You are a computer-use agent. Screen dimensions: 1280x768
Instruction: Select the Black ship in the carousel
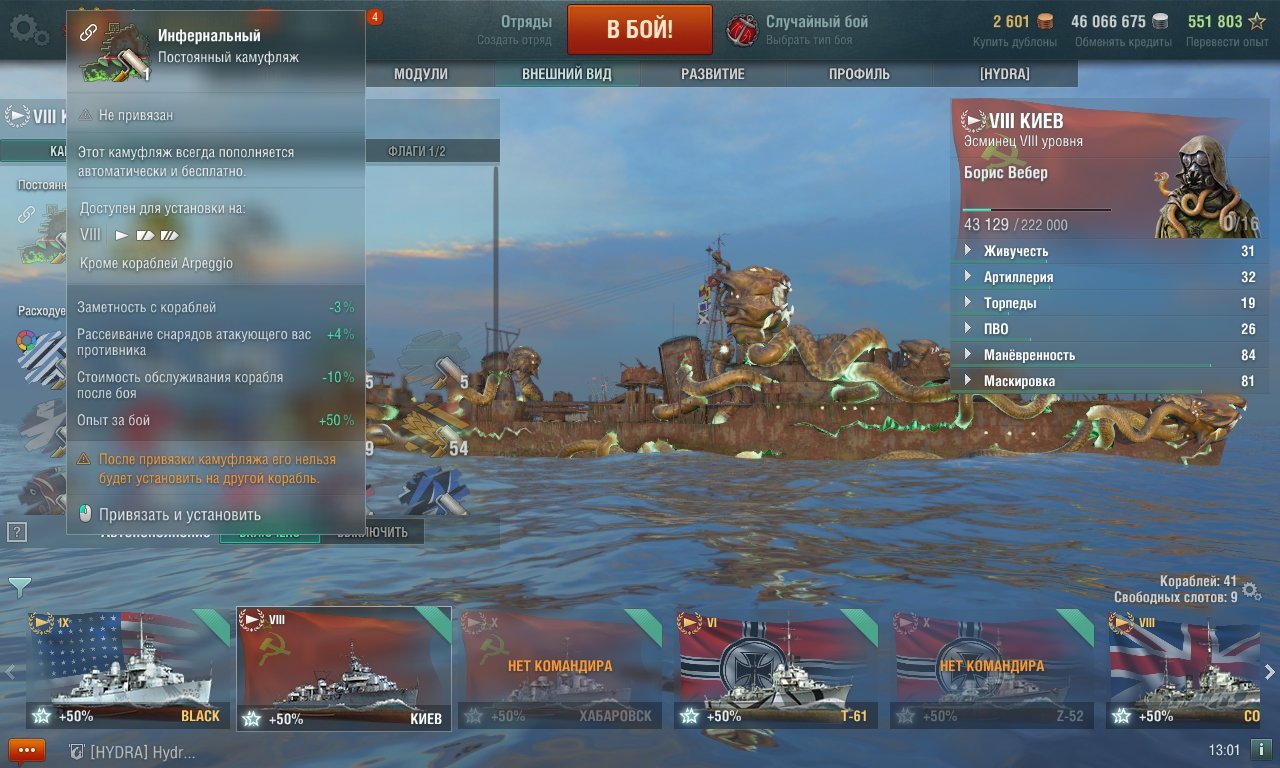click(128, 668)
